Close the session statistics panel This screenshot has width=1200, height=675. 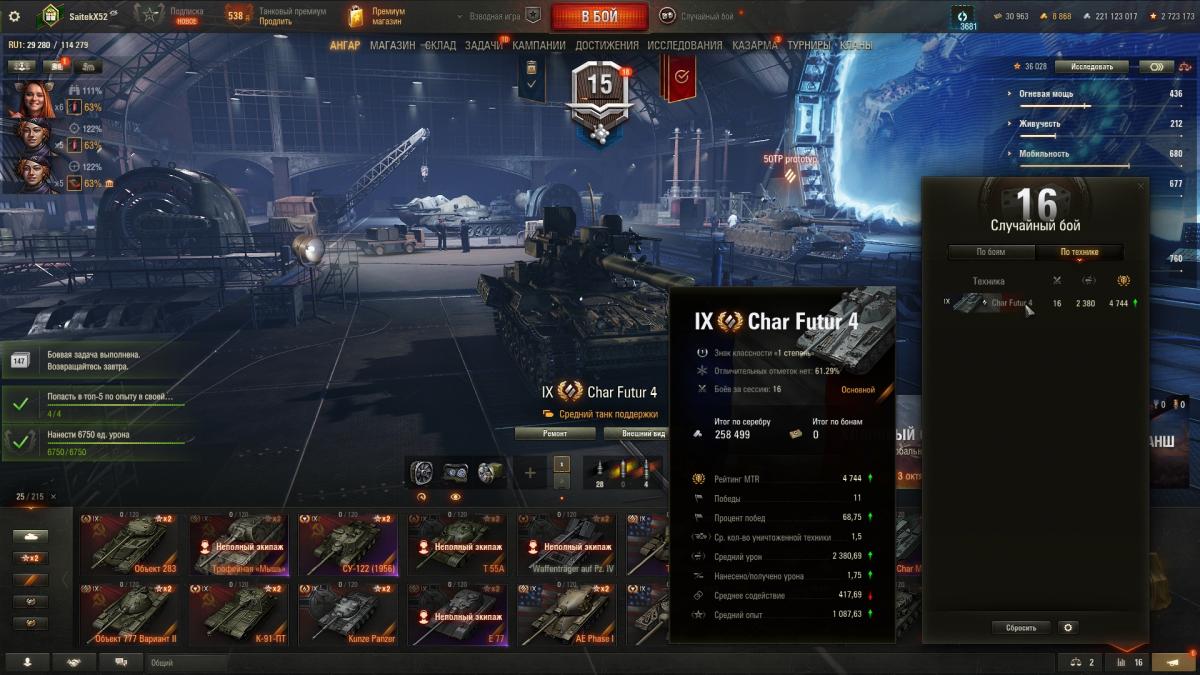pyautogui.click(x=1140, y=186)
